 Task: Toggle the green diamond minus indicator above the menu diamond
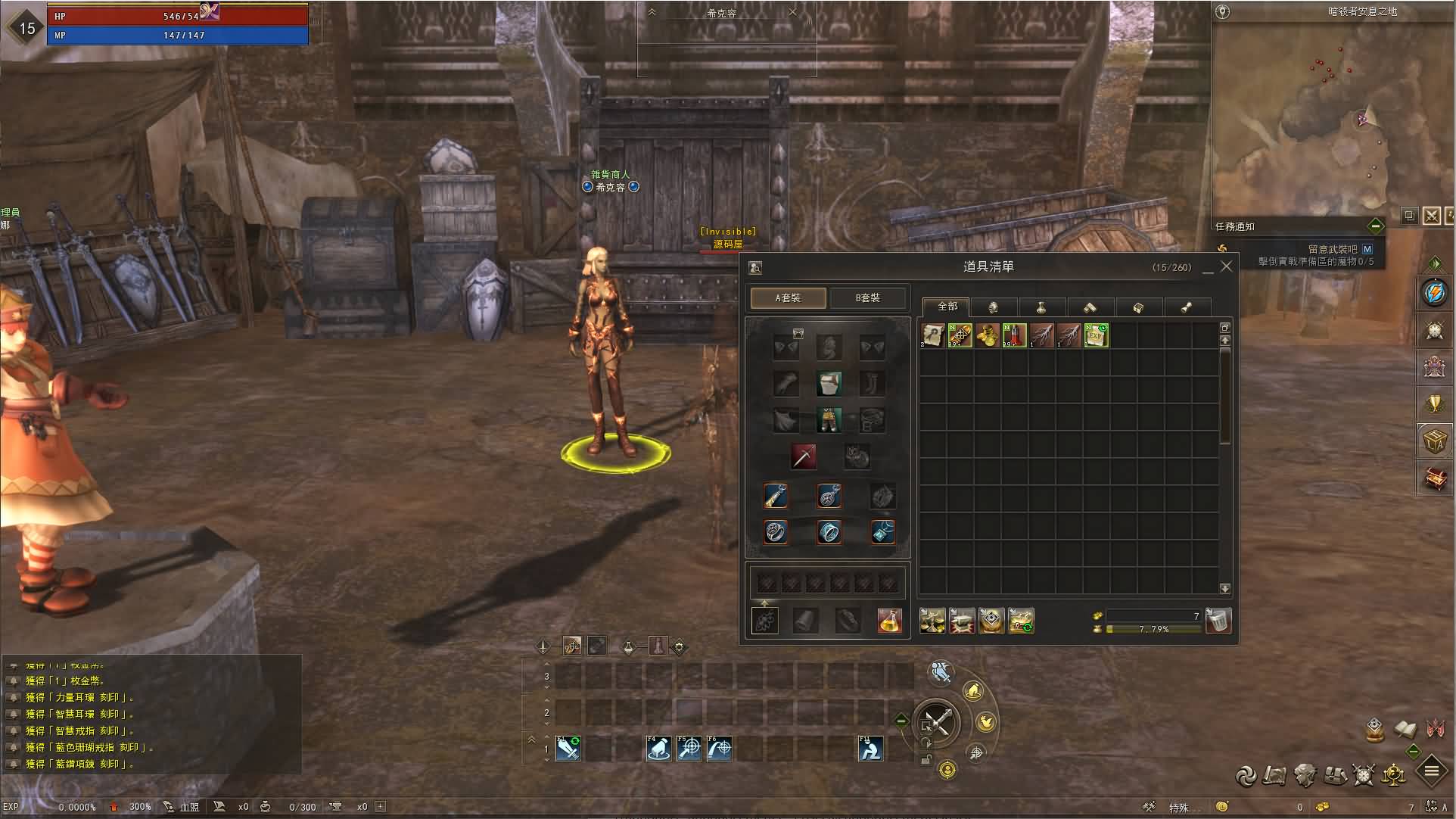click(x=1412, y=752)
